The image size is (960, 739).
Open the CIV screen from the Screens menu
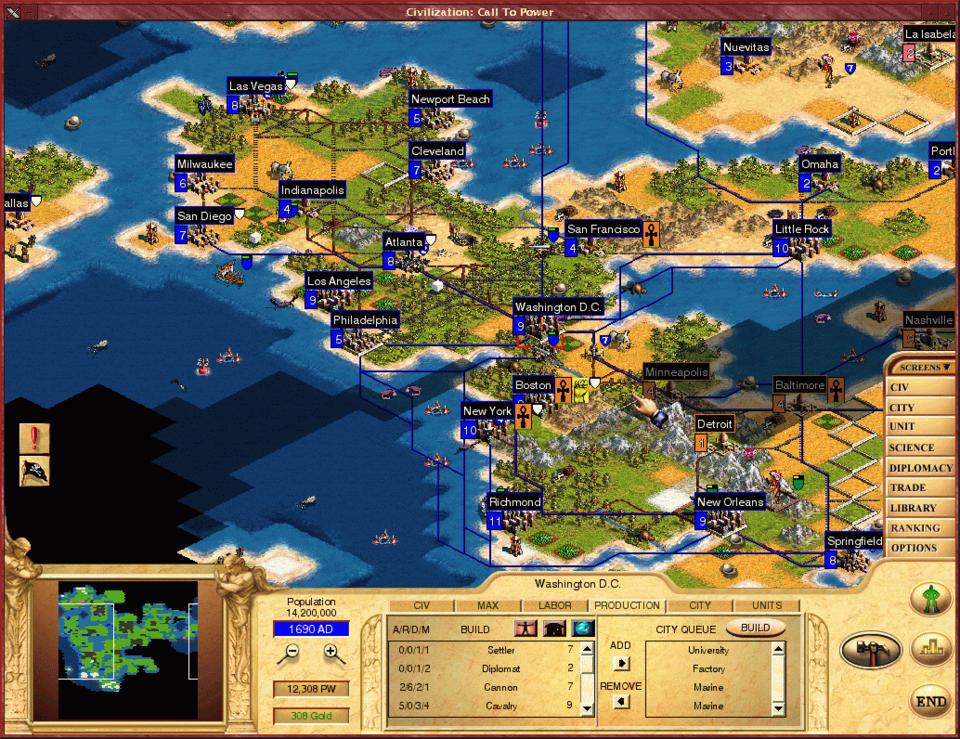[899, 388]
